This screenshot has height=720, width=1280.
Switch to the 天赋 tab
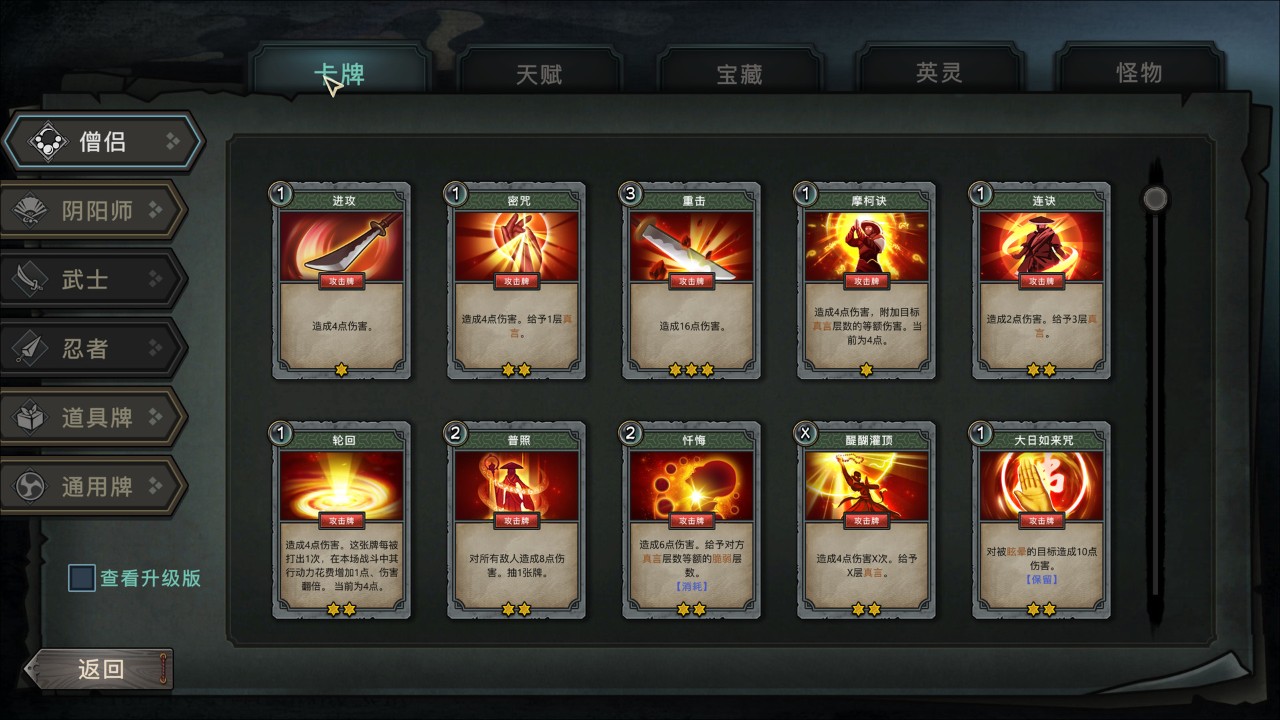tap(539, 73)
